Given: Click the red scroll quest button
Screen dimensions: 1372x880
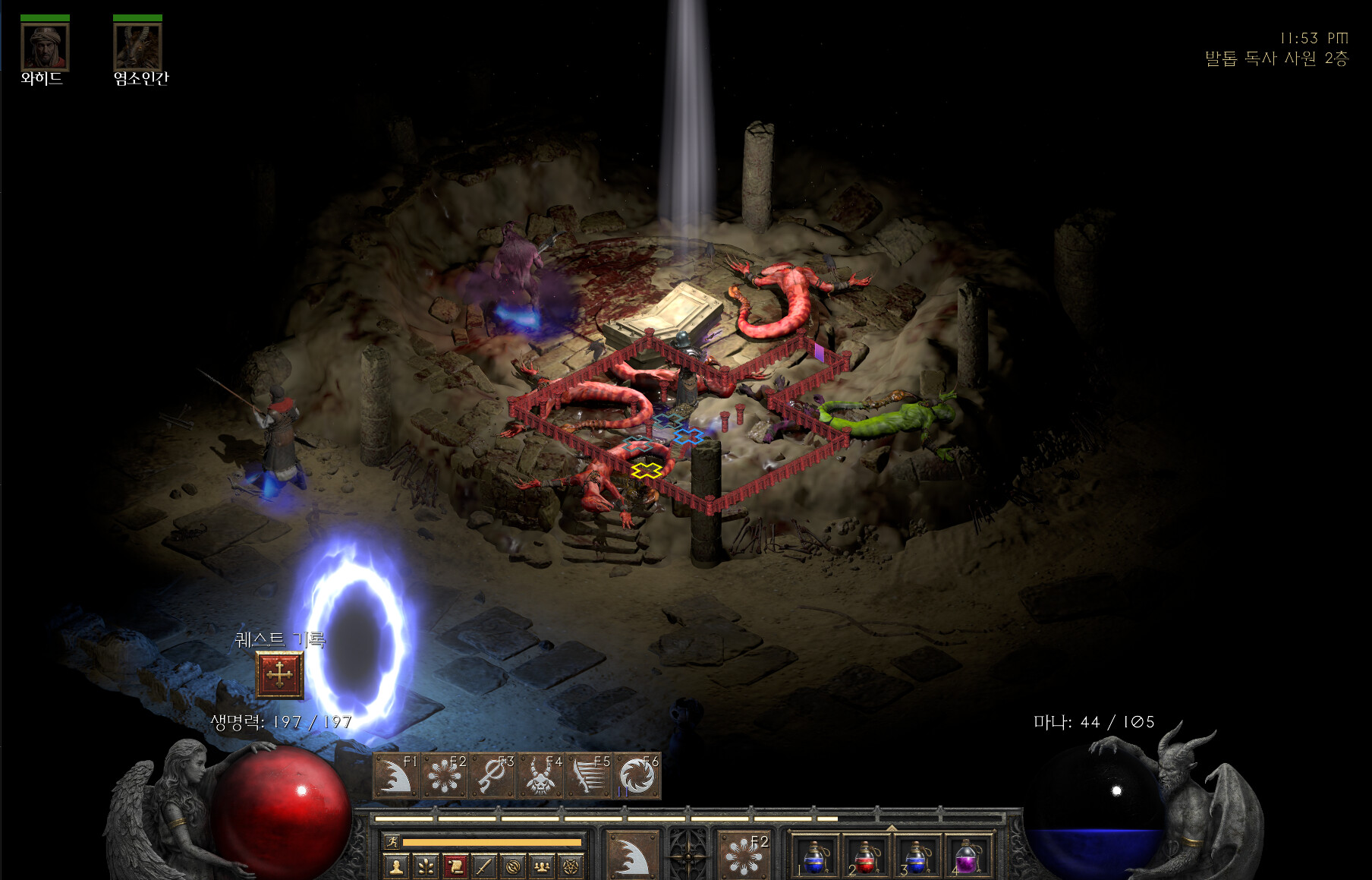Looking at the screenshot, I should pos(455,866).
